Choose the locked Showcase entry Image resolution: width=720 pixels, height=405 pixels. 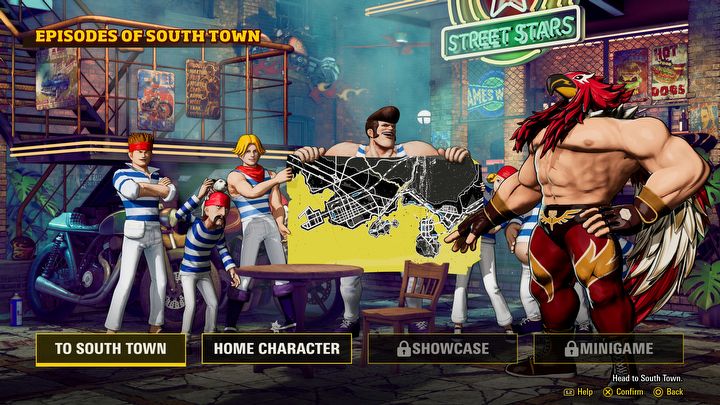[x=442, y=349]
